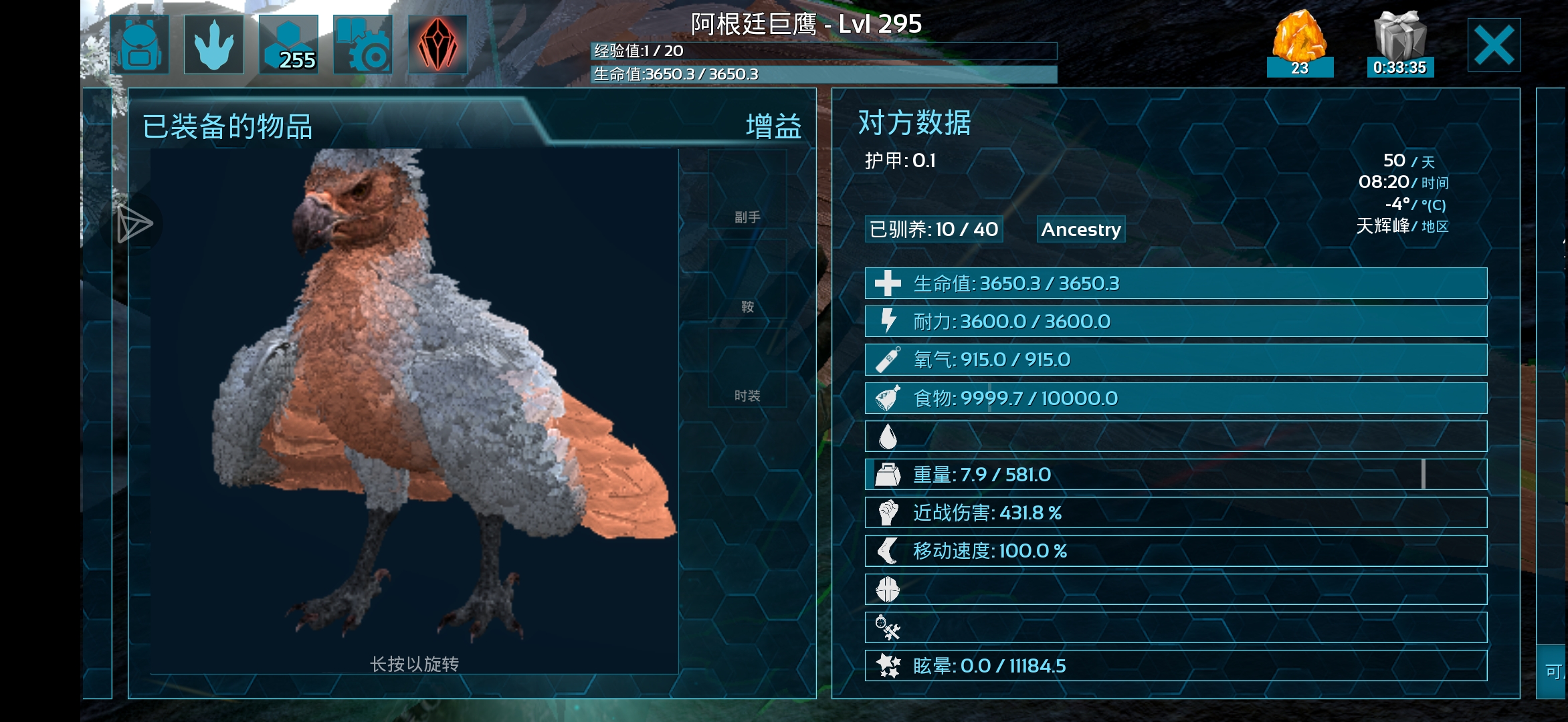1568x722 pixels.
Task: Upgrade the stamina 耐力 stat row
Action: pyautogui.click(x=1175, y=322)
